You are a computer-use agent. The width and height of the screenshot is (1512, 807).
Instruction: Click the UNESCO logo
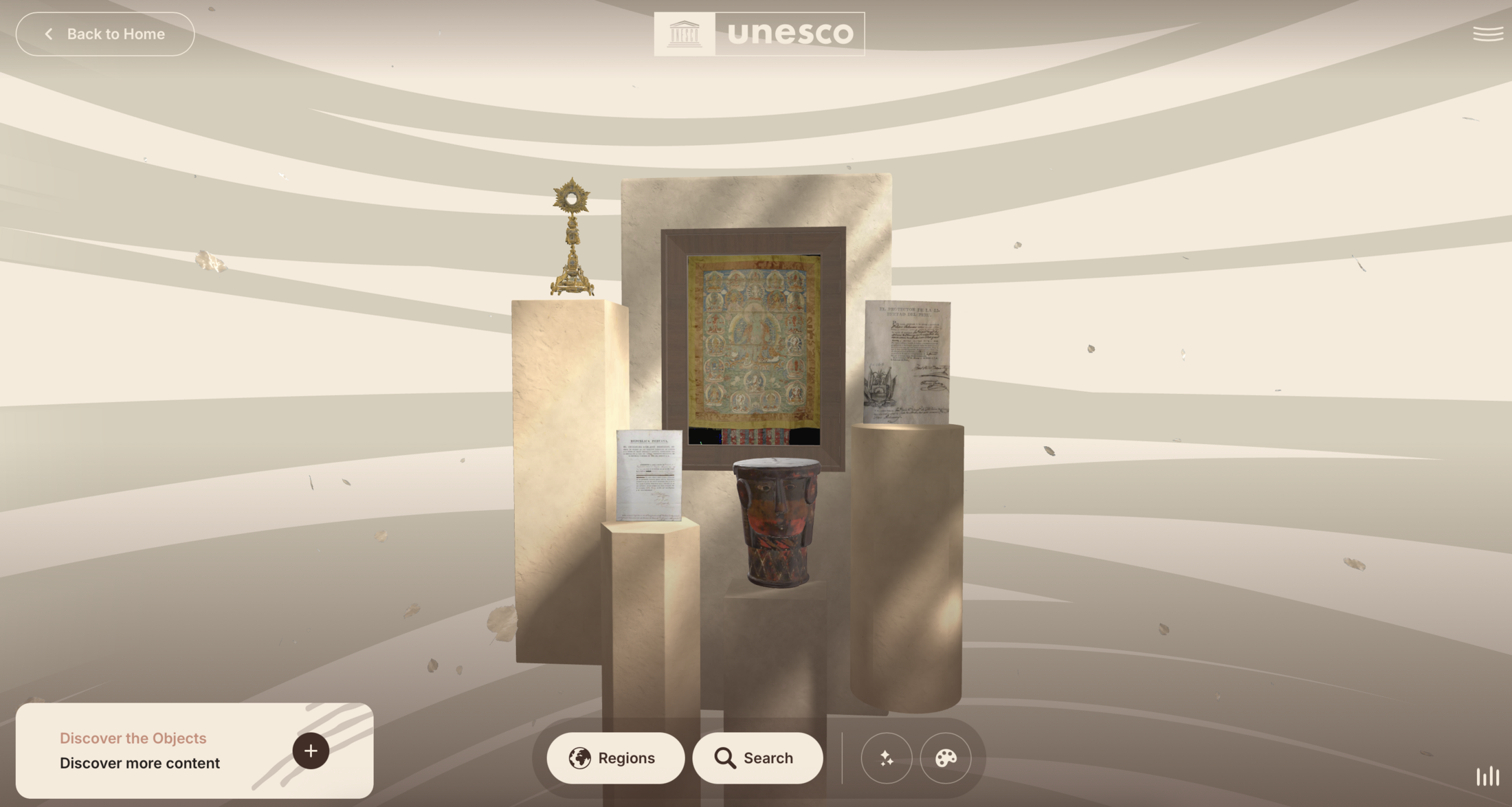point(759,34)
